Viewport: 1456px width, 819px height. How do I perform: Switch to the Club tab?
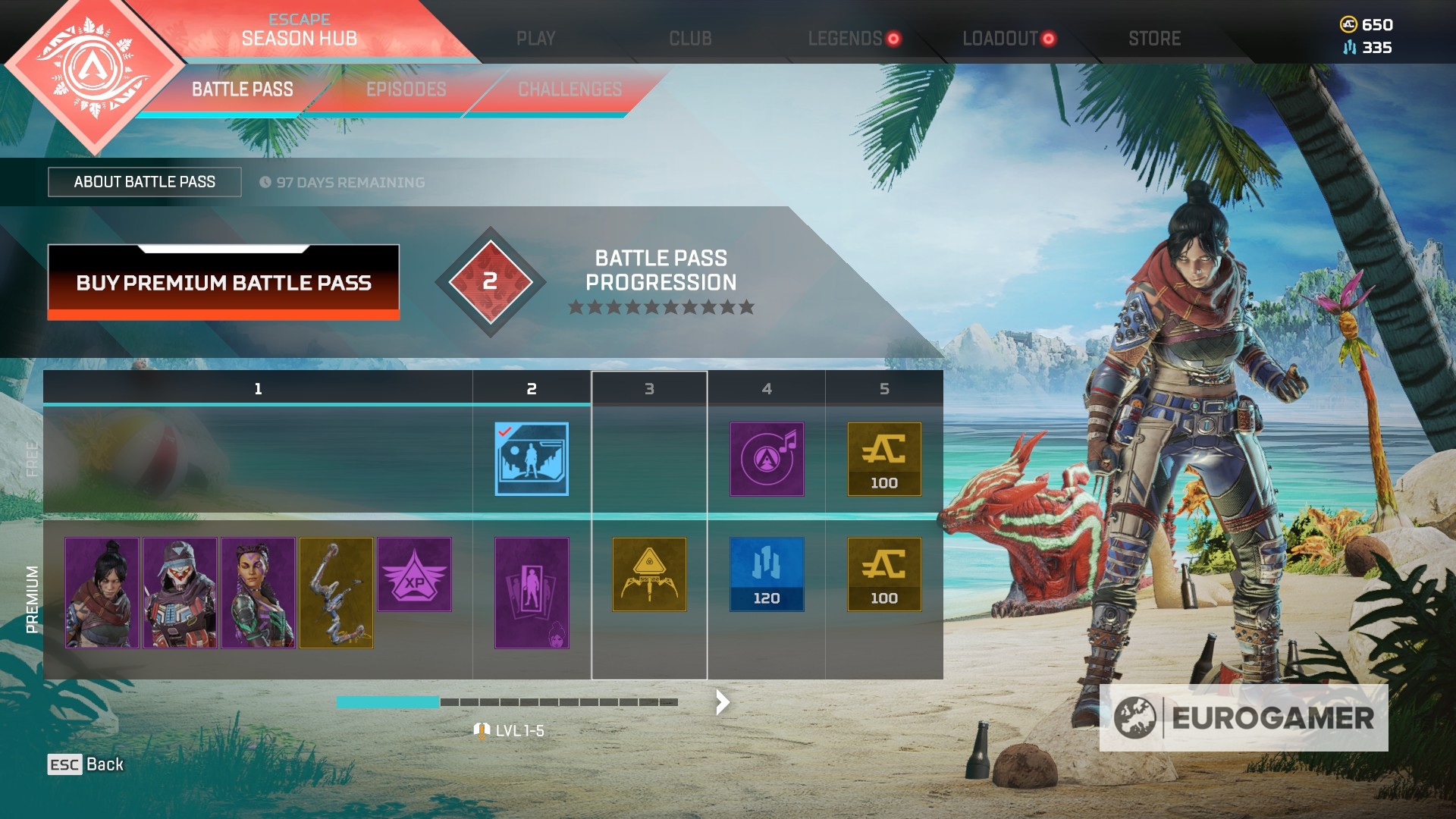coord(690,39)
